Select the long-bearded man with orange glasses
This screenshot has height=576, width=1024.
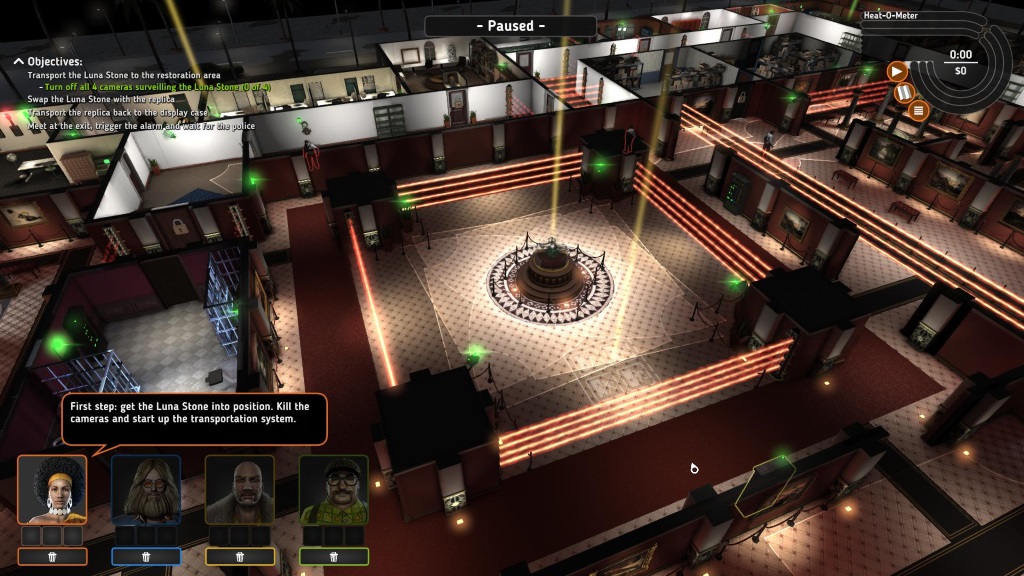146,490
